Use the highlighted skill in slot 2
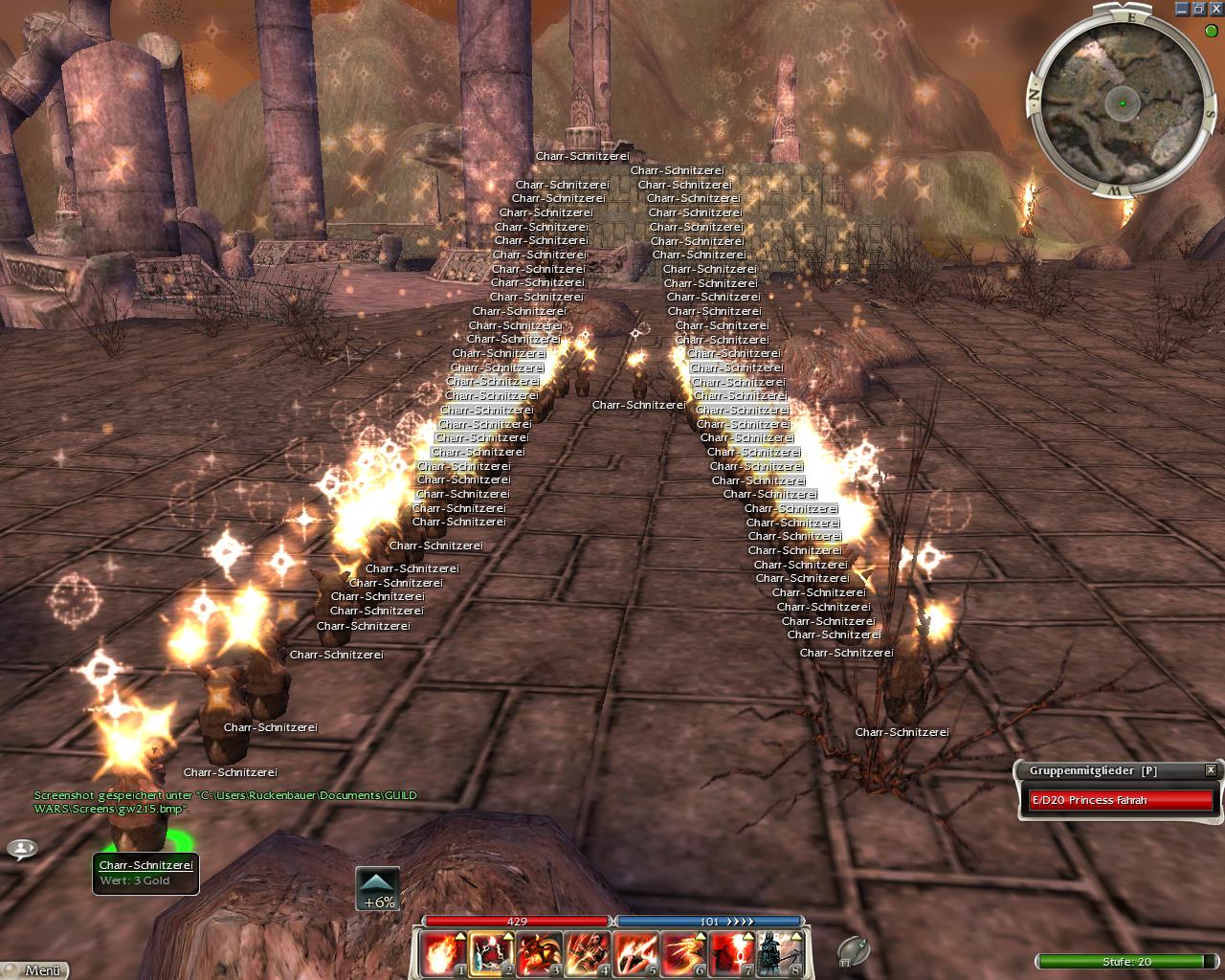The image size is (1225, 980). click(x=491, y=953)
